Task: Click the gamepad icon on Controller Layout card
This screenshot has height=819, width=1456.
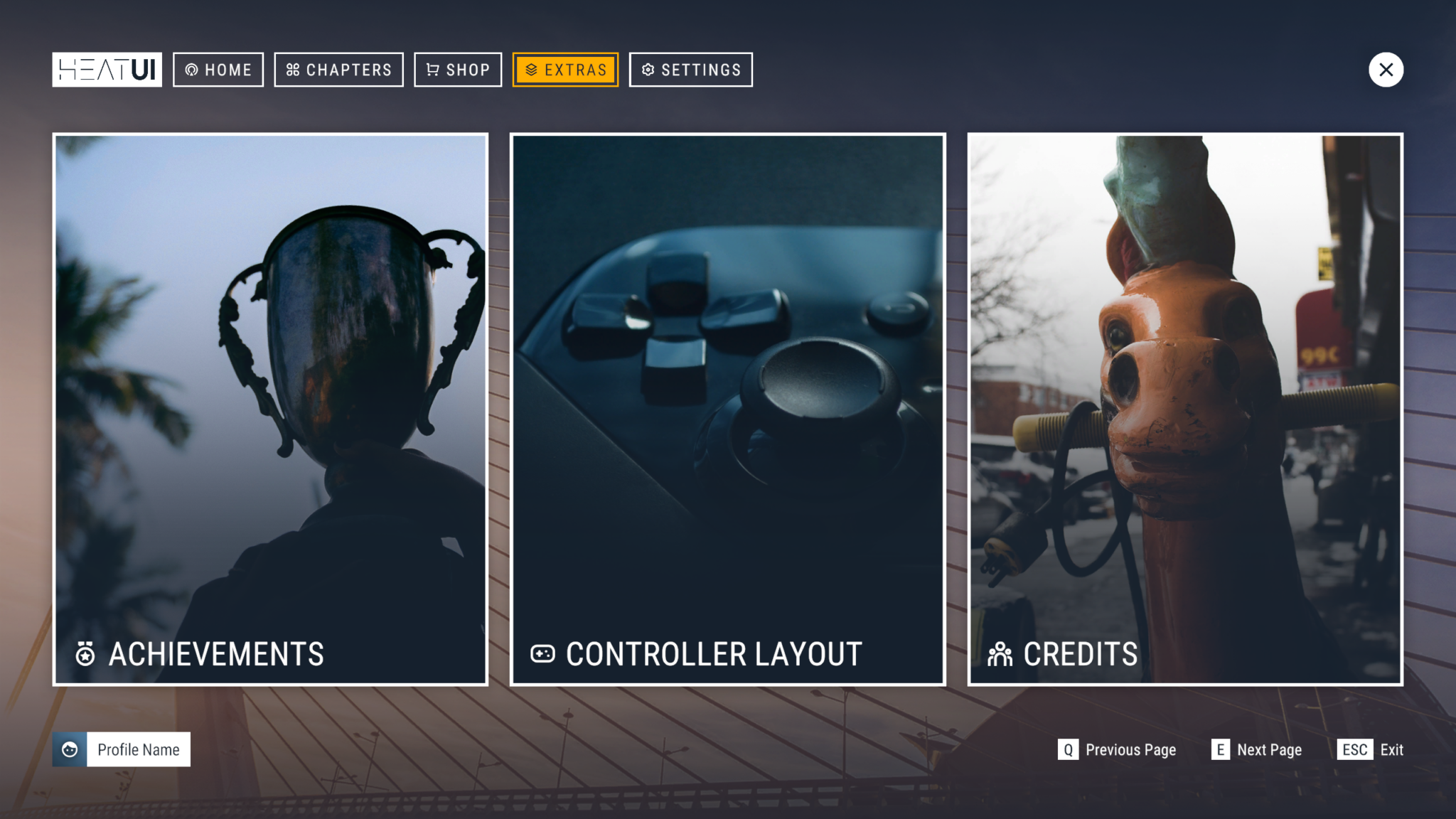Action: click(542, 653)
